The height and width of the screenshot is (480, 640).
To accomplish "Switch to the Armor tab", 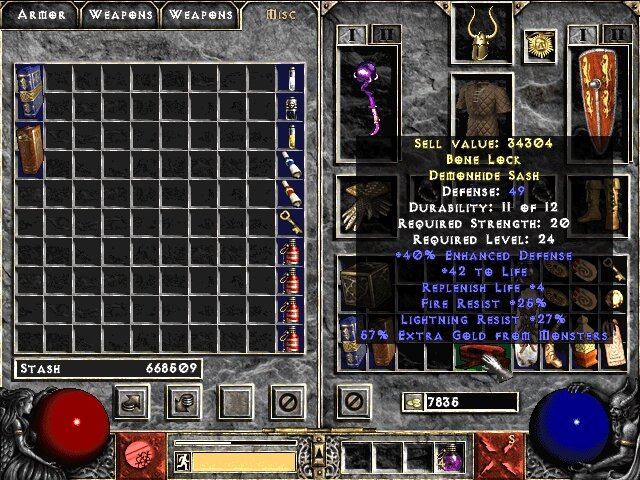I will click(x=38, y=15).
